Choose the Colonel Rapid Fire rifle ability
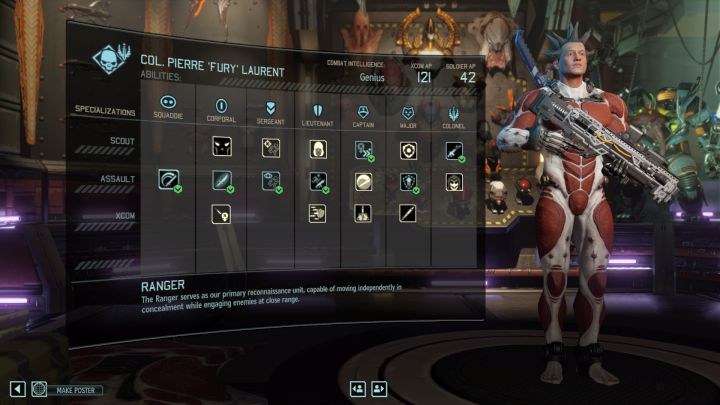This screenshot has width=720, height=405. [x=453, y=149]
